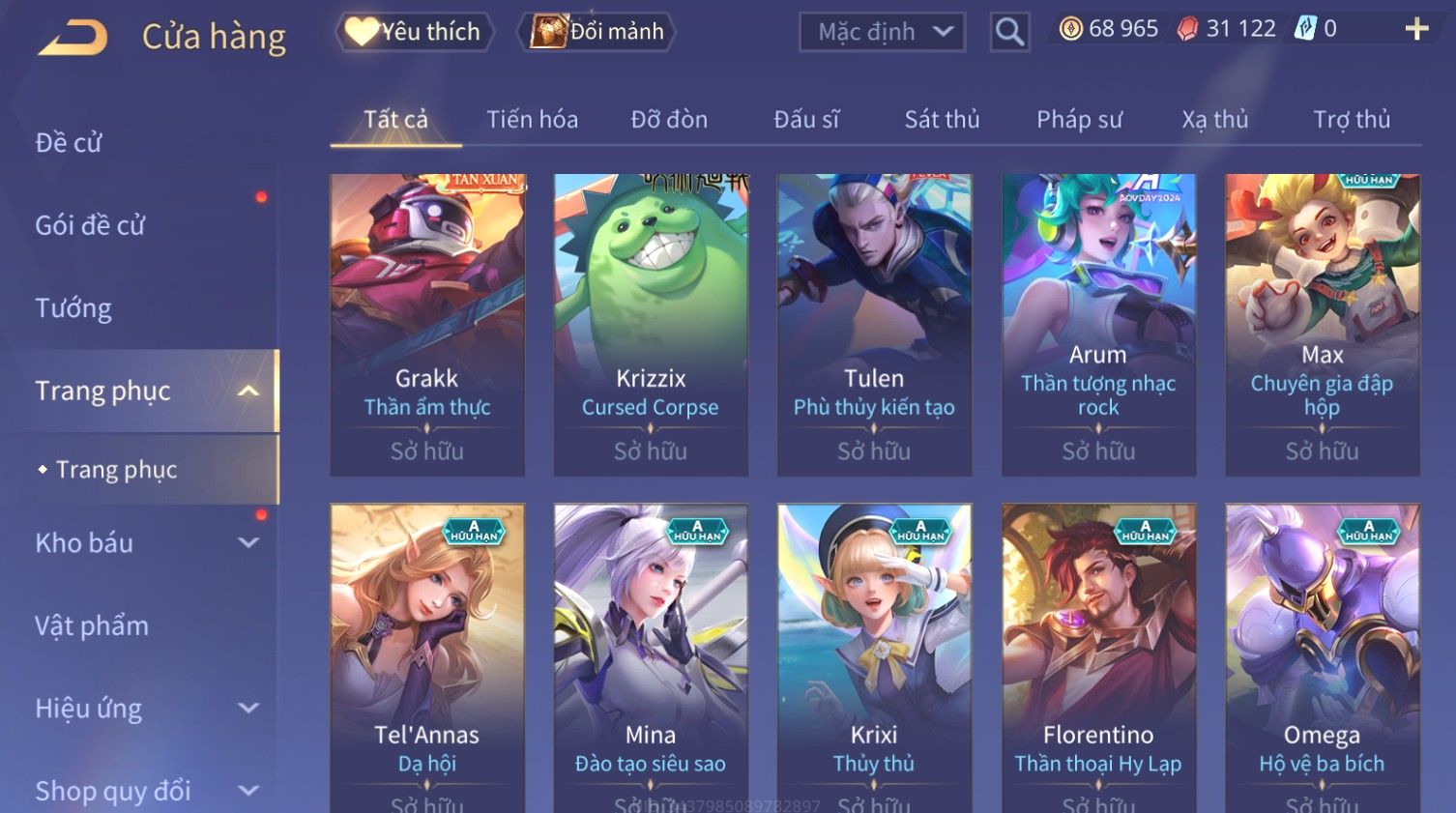
Task: Go back using the arrow button
Action: point(73,37)
